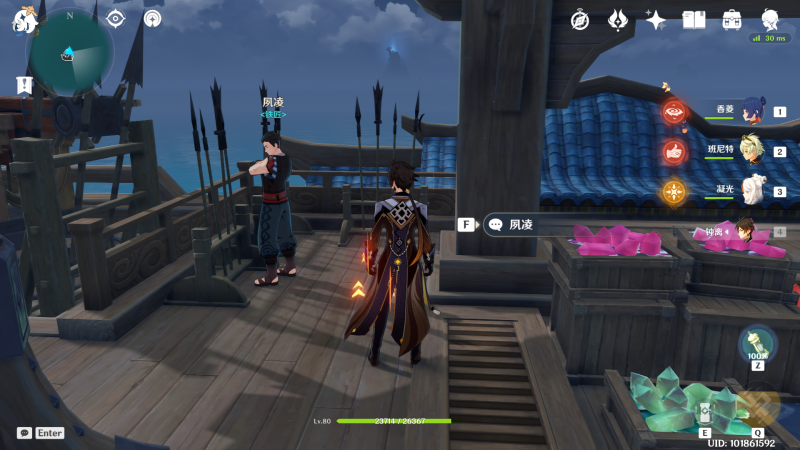800x450 pixels.
Task: Switch to party member 班尼特
Action: [x=748, y=152]
